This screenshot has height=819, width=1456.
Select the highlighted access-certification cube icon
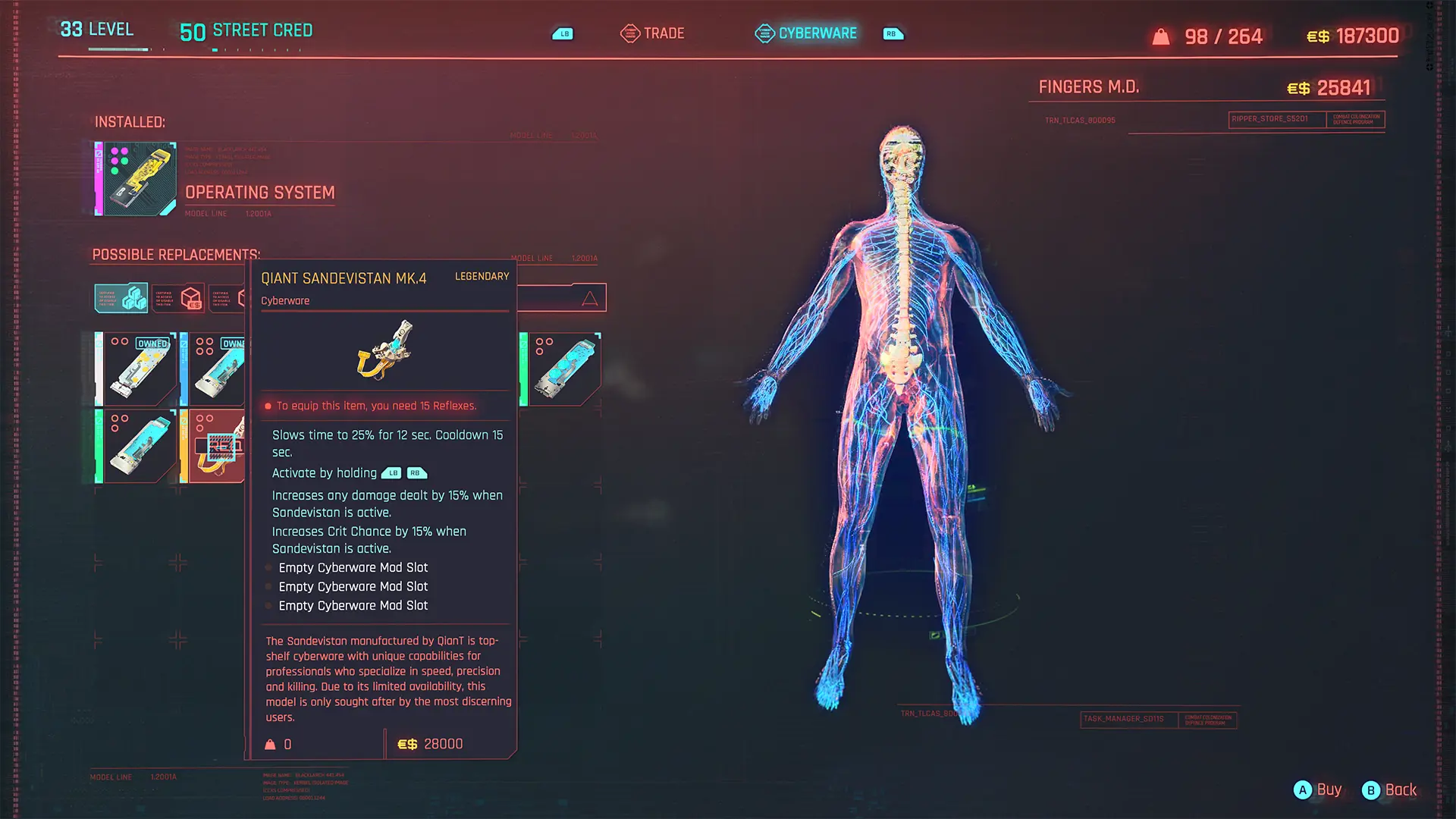pyautogui.click(x=121, y=297)
